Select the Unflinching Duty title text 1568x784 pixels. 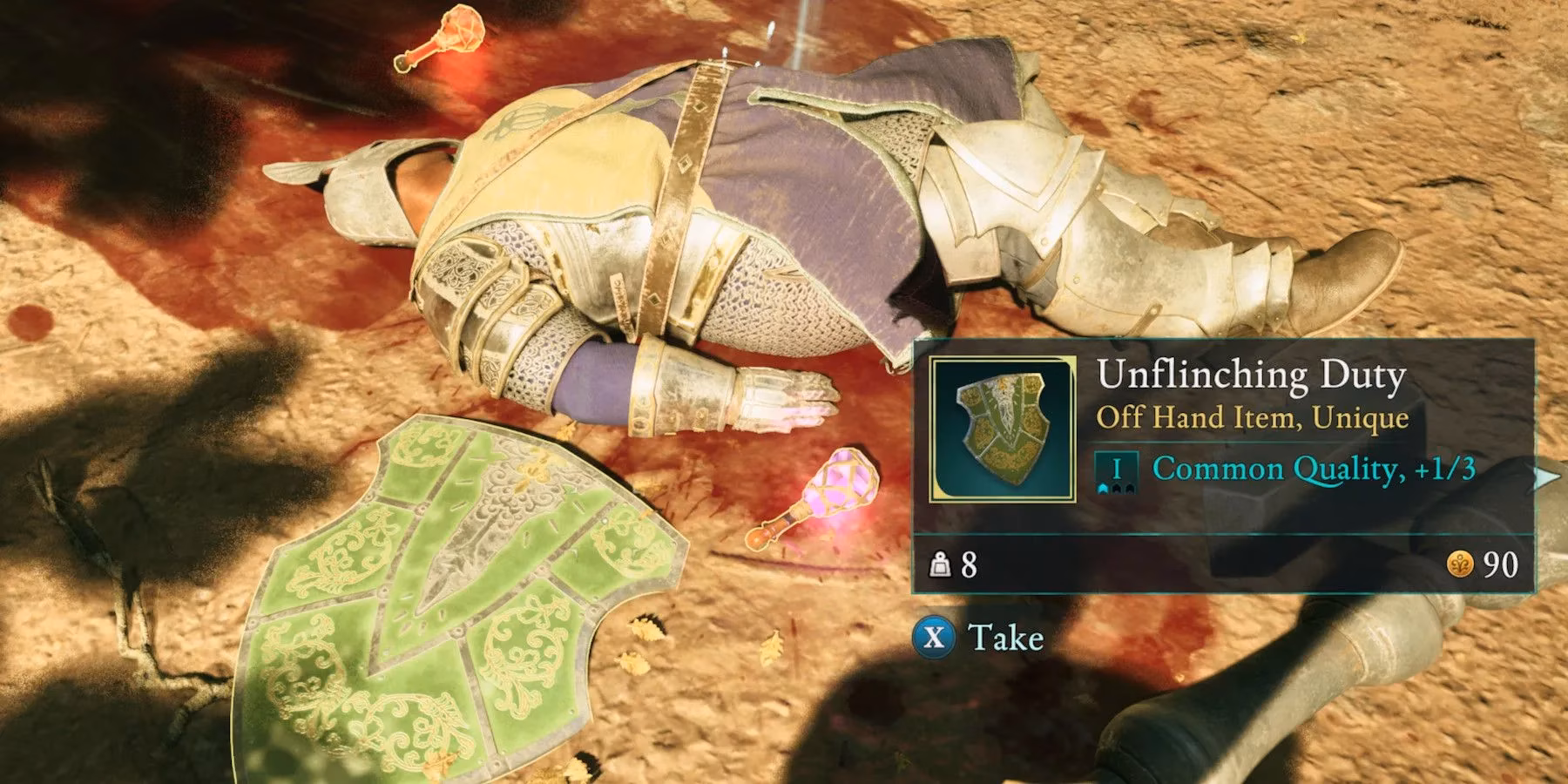point(1252,376)
